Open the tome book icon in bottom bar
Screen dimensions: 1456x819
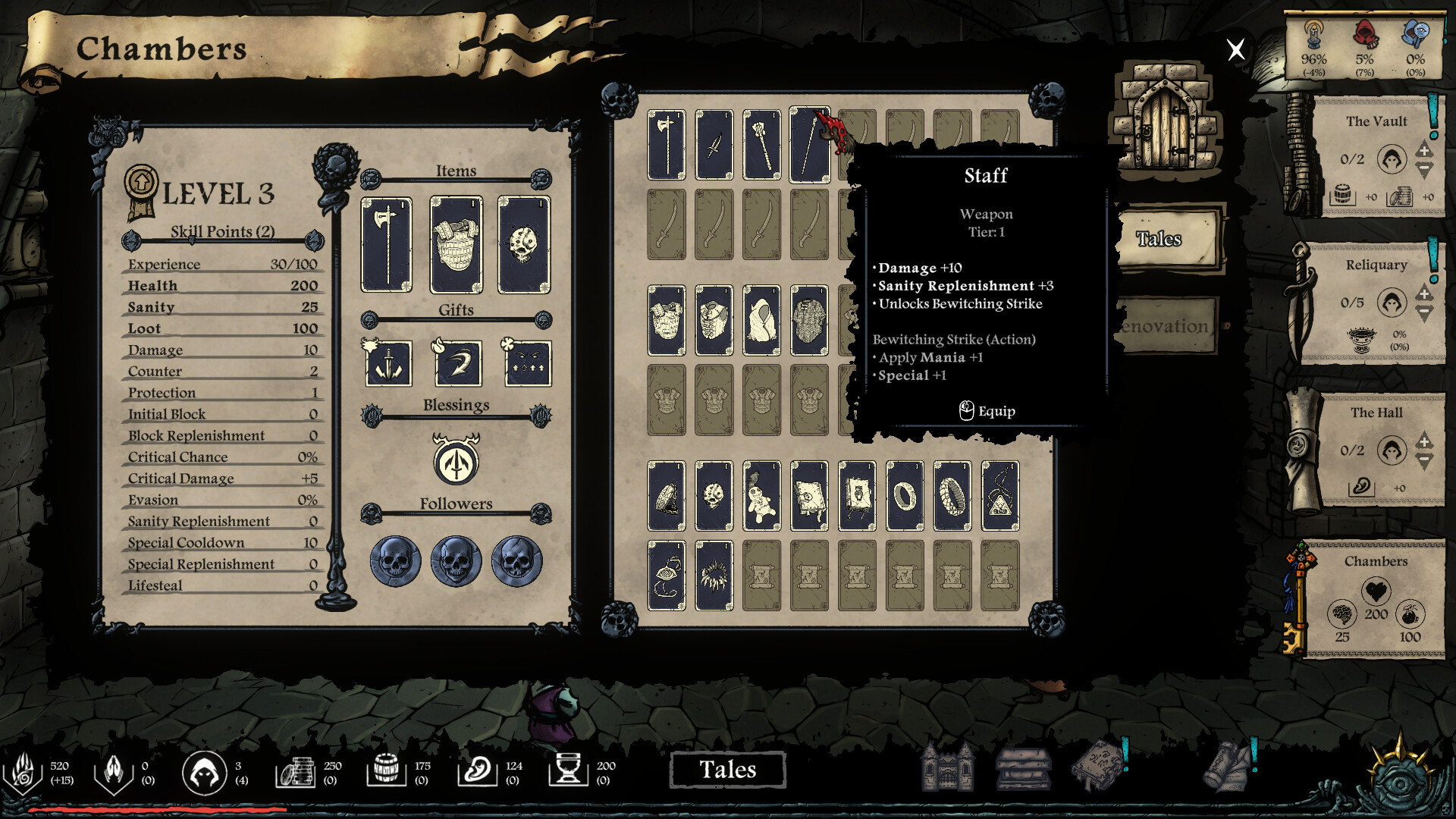pyautogui.click(x=1099, y=766)
